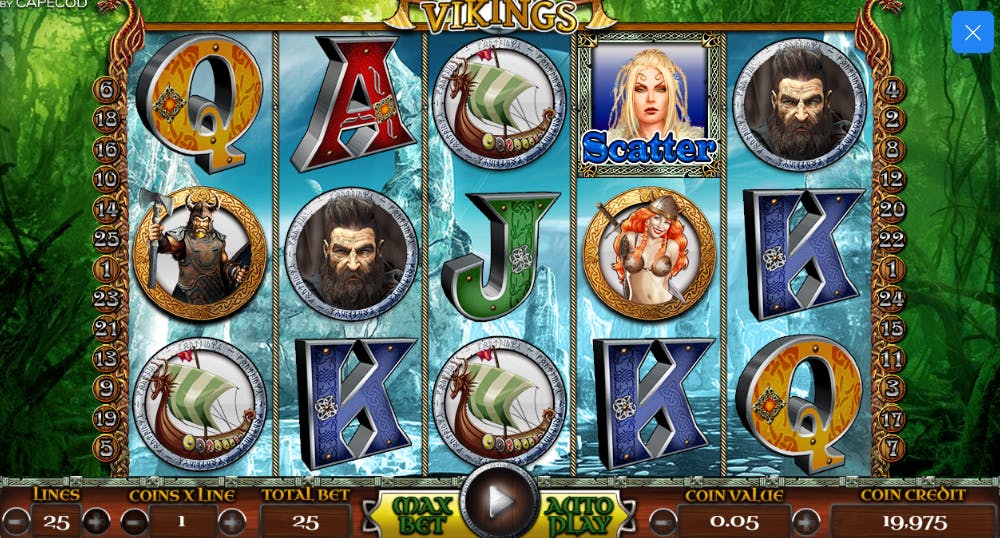Reduce the Coin Value
The width and height of the screenshot is (1000, 538).
tap(663, 521)
